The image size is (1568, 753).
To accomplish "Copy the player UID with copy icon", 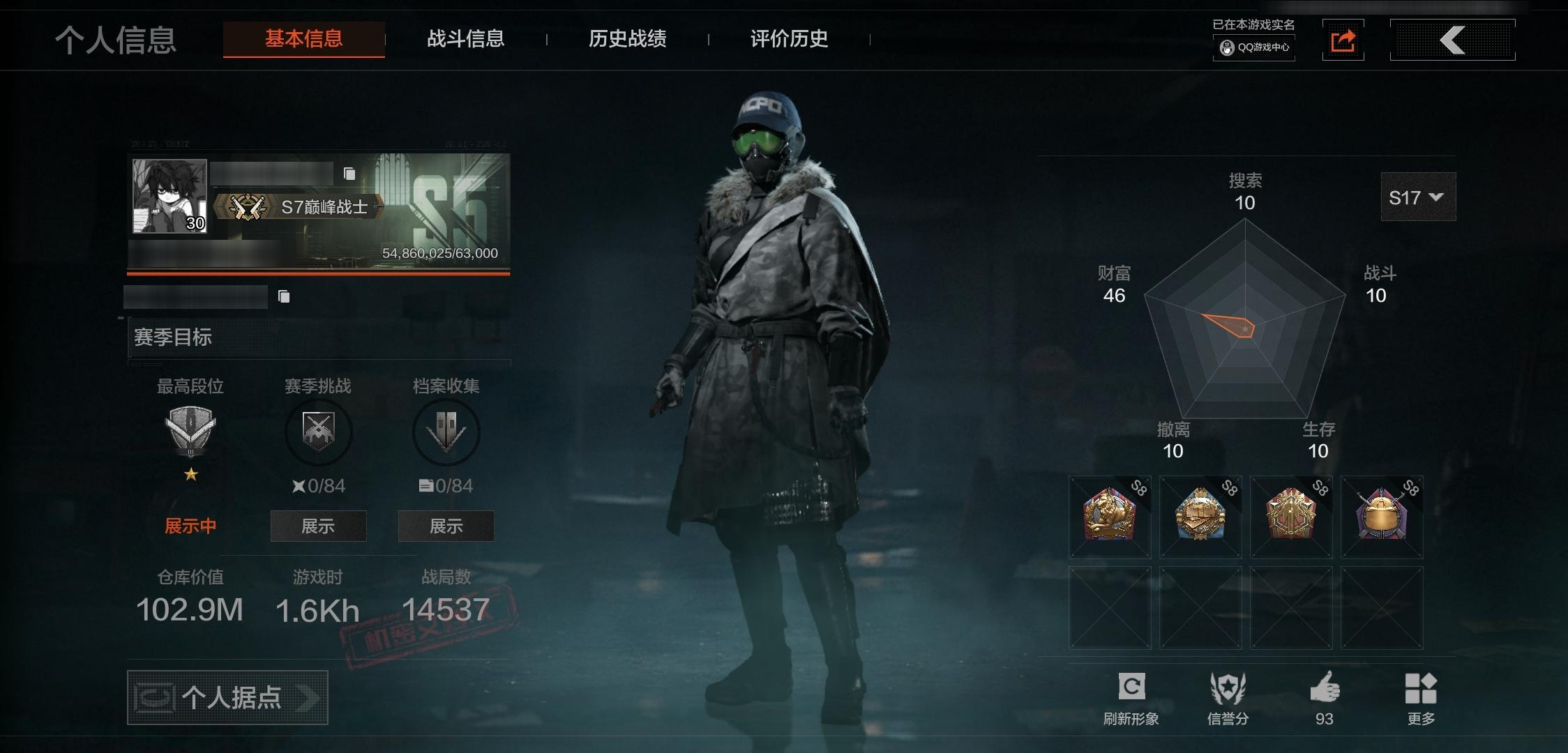I will (x=283, y=296).
